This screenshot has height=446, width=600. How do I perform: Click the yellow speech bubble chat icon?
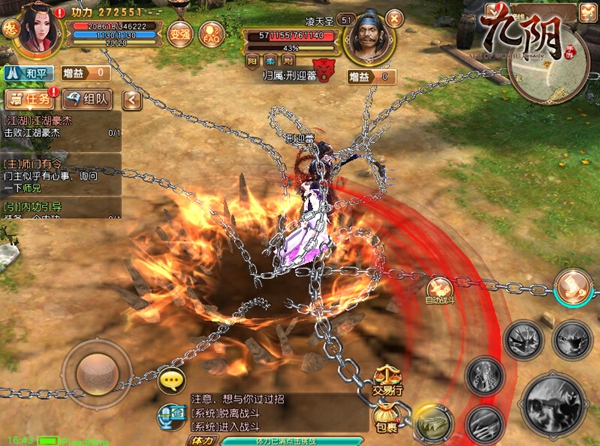pyautogui.click(x=172, y=381)
